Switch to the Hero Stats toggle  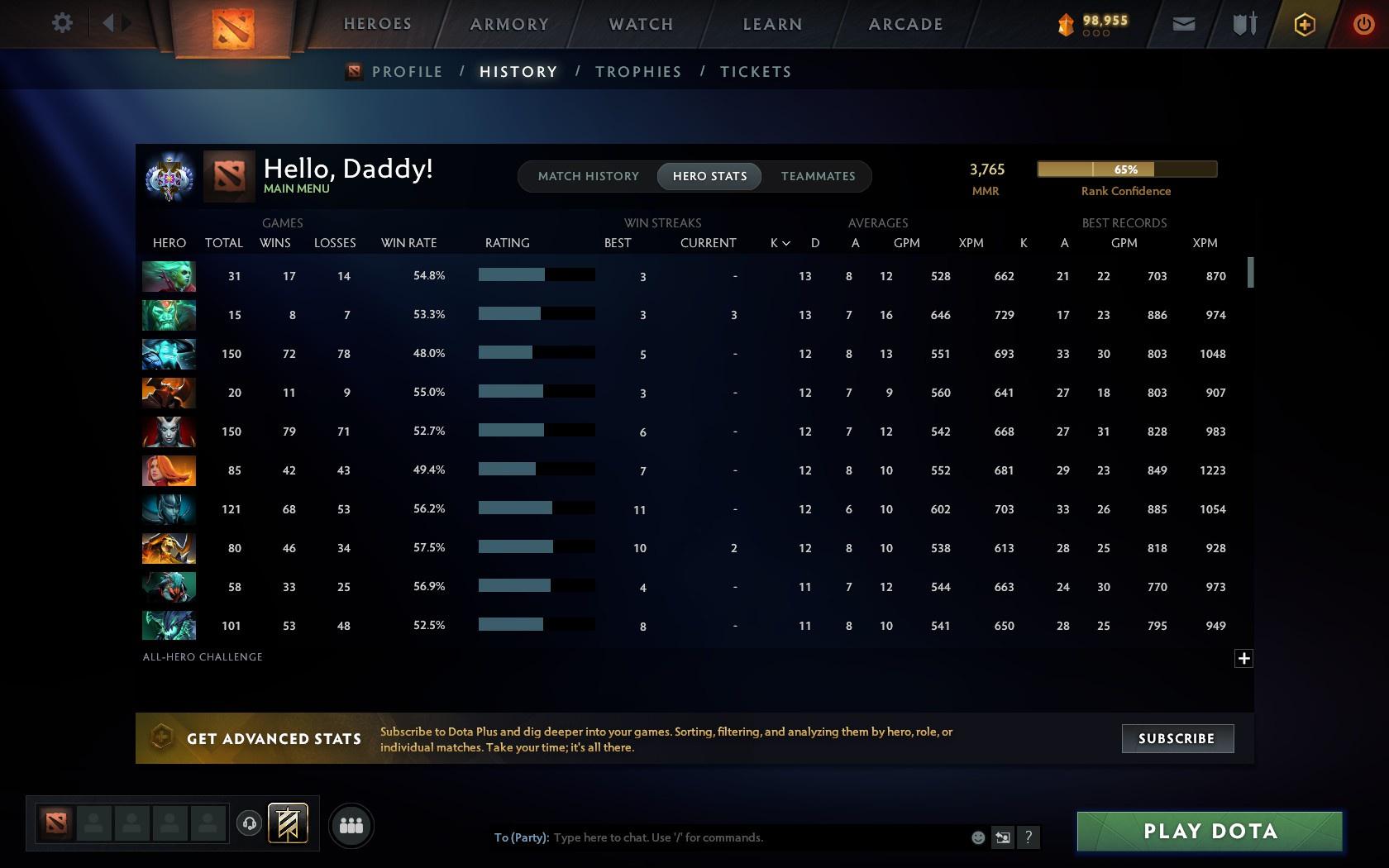click(709, 176)
